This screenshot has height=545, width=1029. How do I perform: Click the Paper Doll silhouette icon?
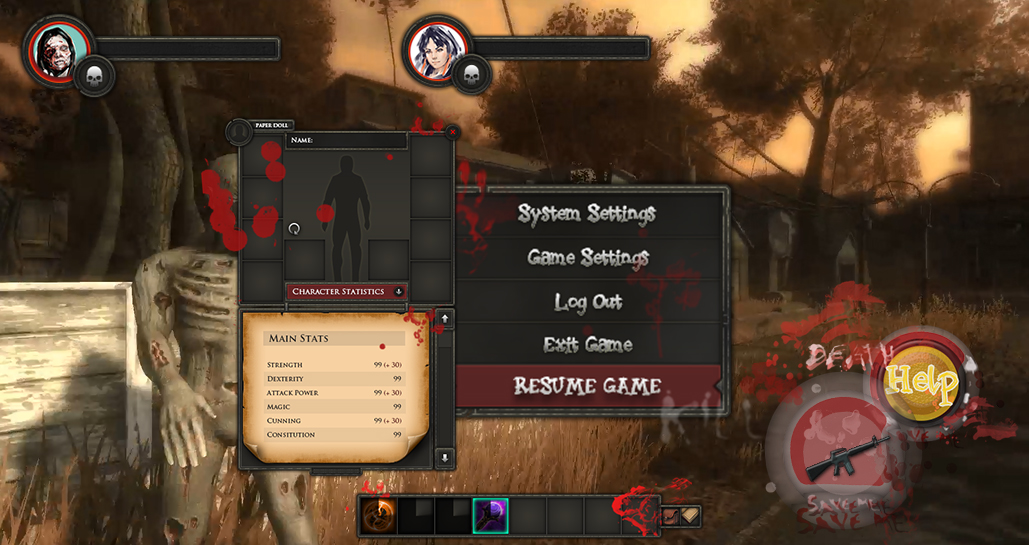239,132
